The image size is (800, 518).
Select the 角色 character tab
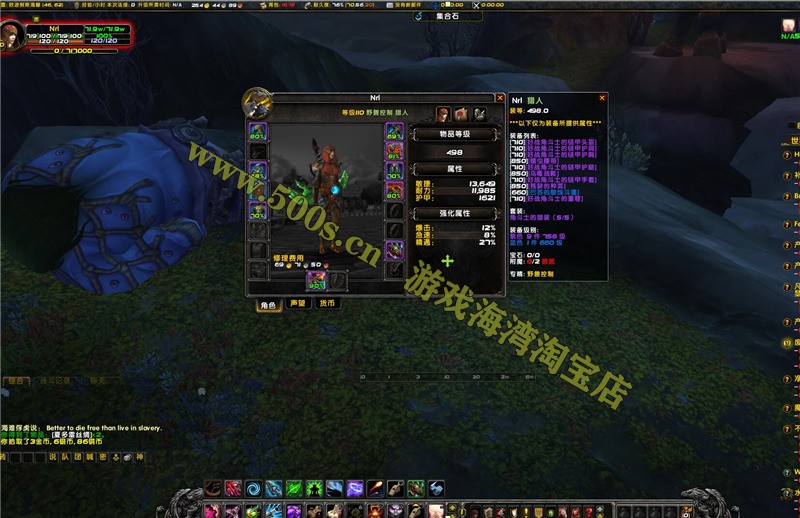(x=268, y=304)
